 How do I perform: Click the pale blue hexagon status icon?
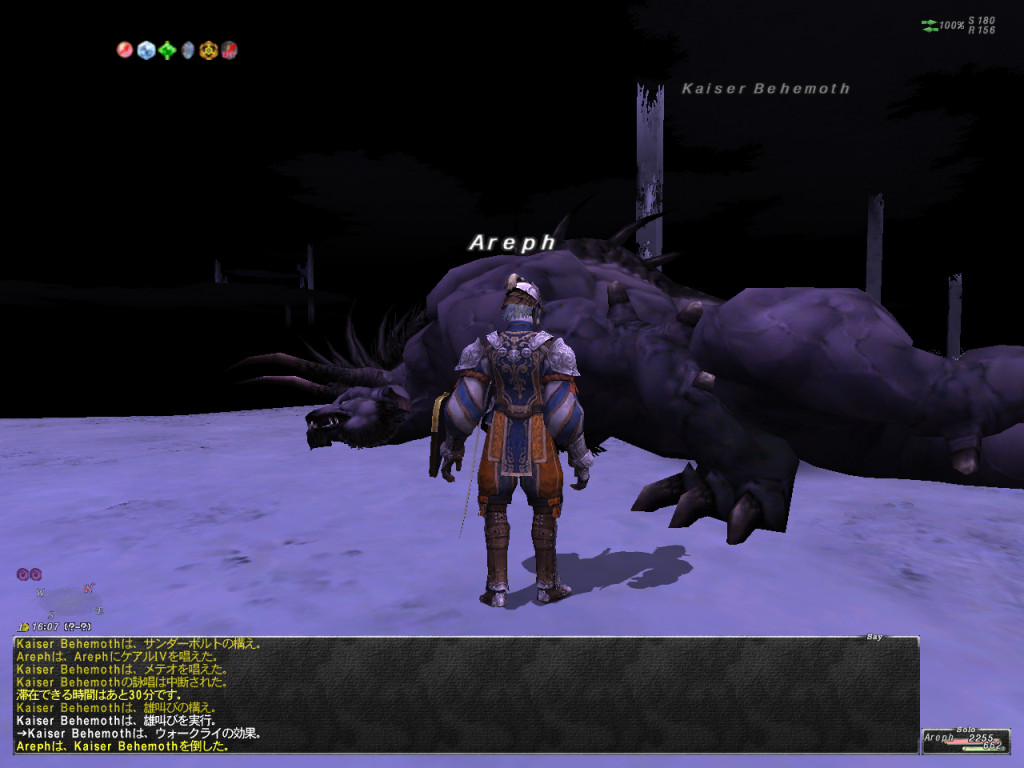point(146,49)
